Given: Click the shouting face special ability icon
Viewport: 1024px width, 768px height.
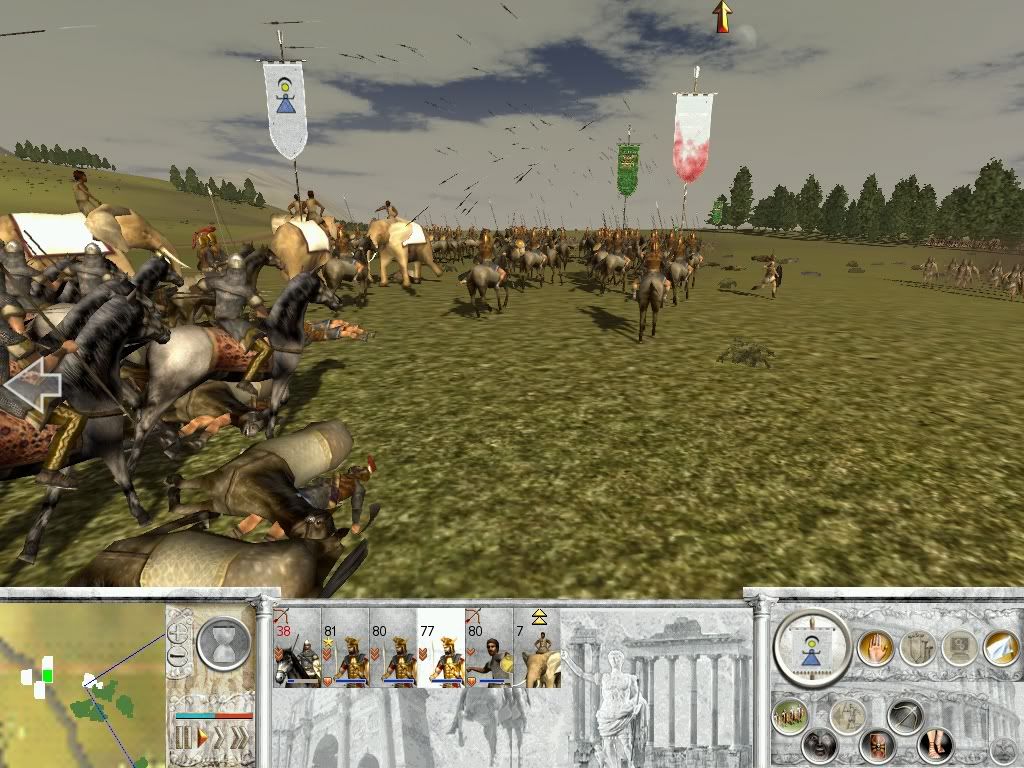Looking at the screenshot, I should (821, 745).
